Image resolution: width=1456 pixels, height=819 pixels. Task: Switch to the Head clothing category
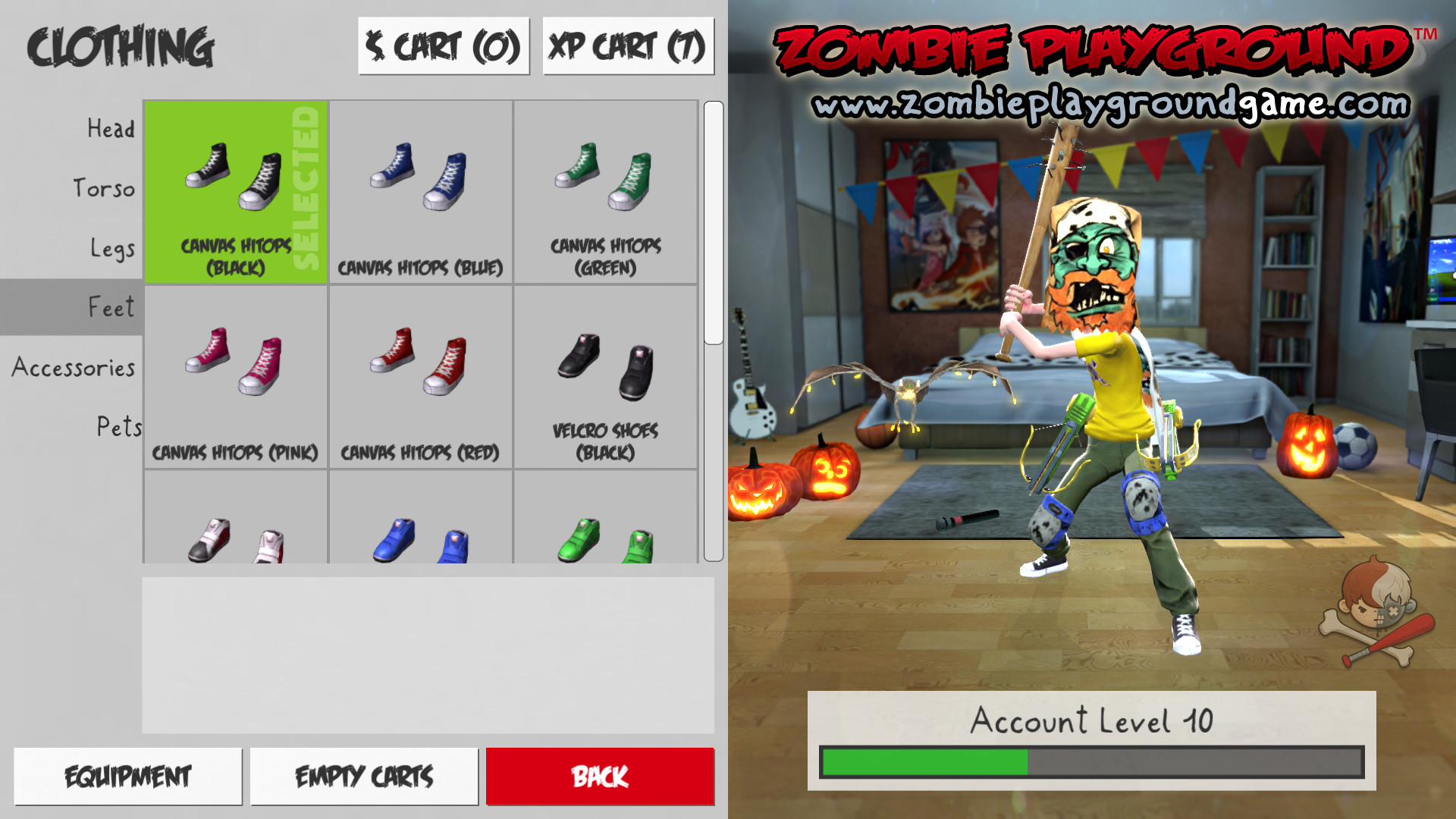point(112,129)
